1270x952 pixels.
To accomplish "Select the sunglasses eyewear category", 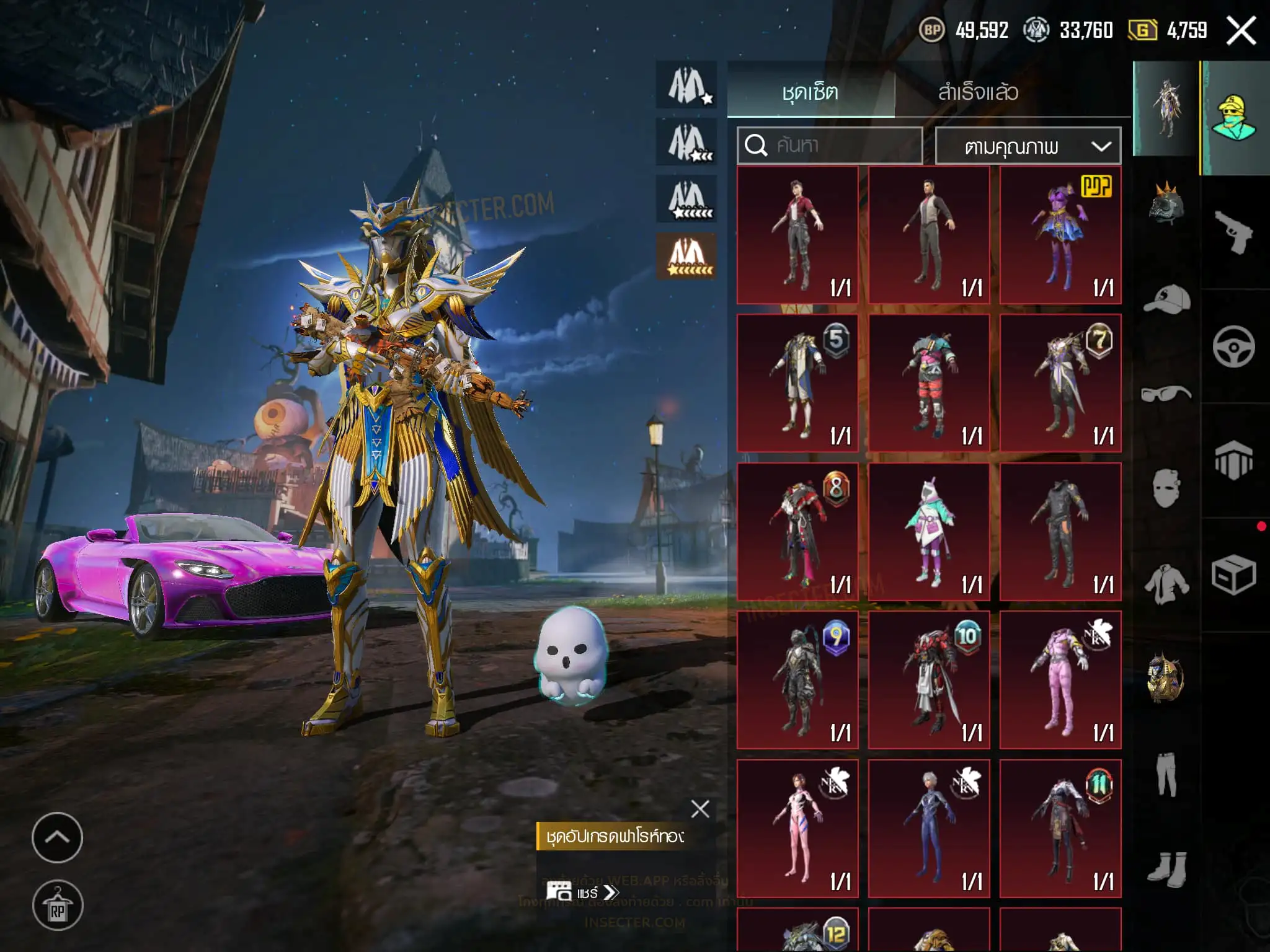I will point(1166,394).
